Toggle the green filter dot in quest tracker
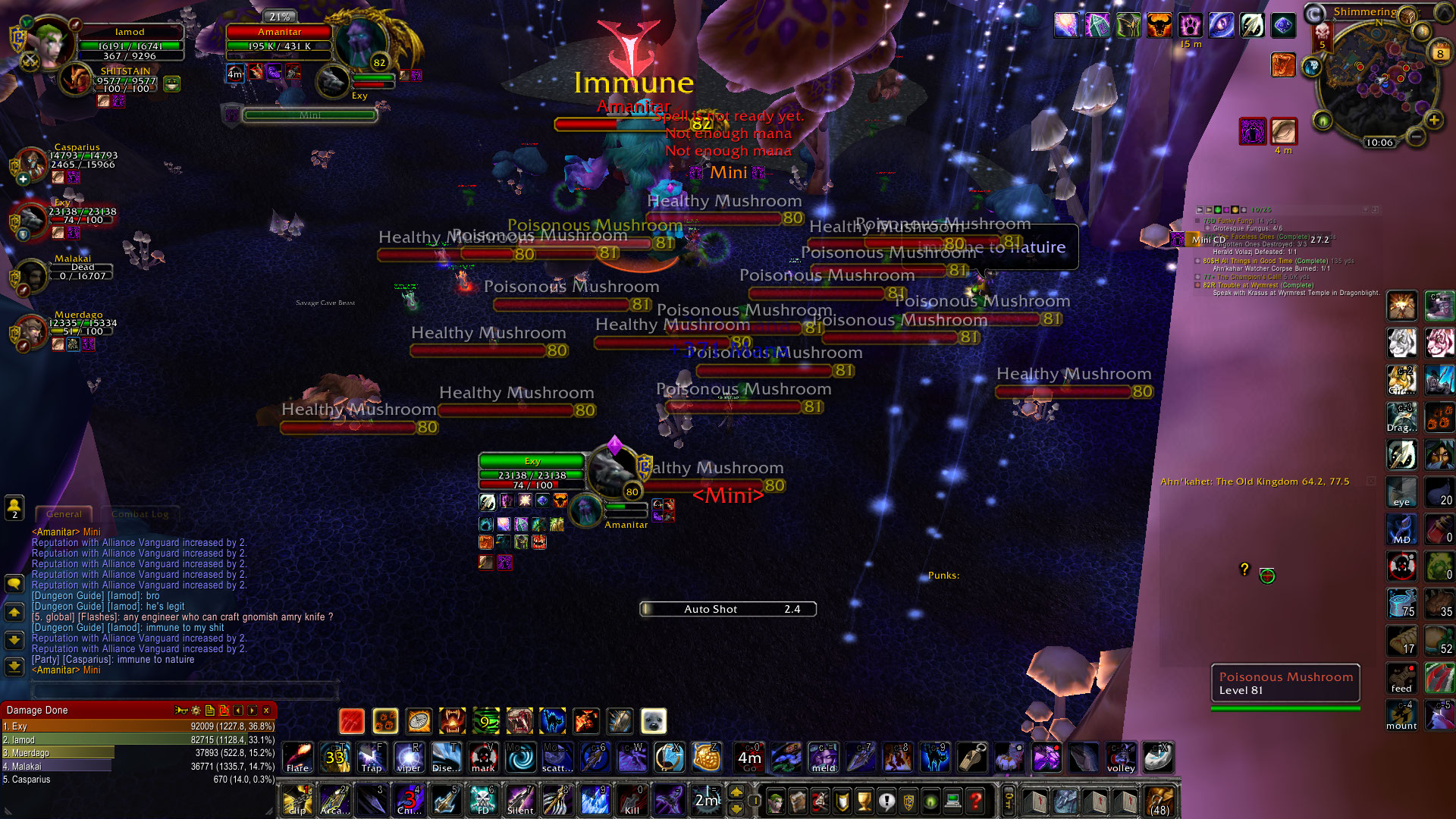 point(1217,210)
